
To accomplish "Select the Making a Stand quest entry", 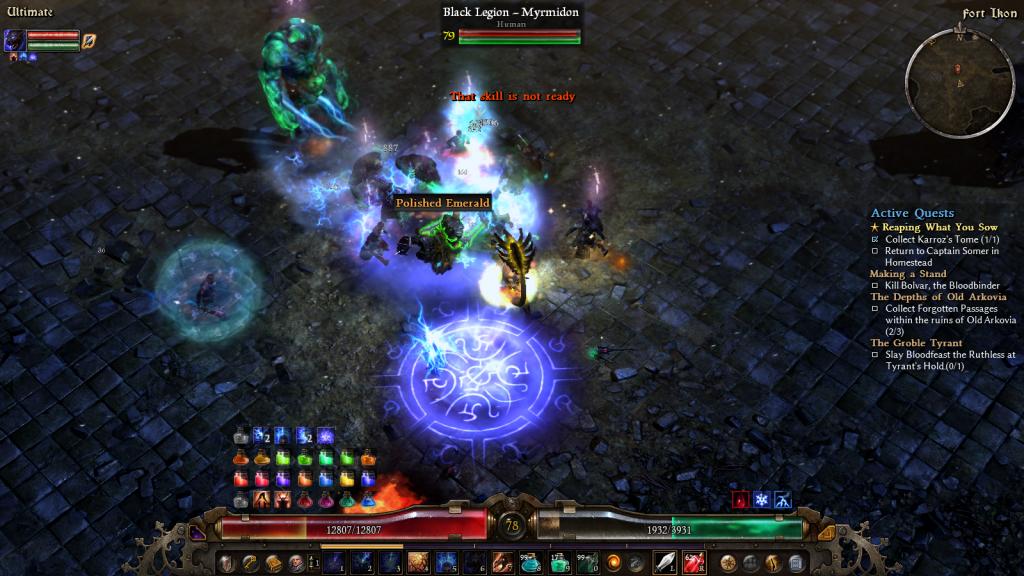I will pos(907,274).
